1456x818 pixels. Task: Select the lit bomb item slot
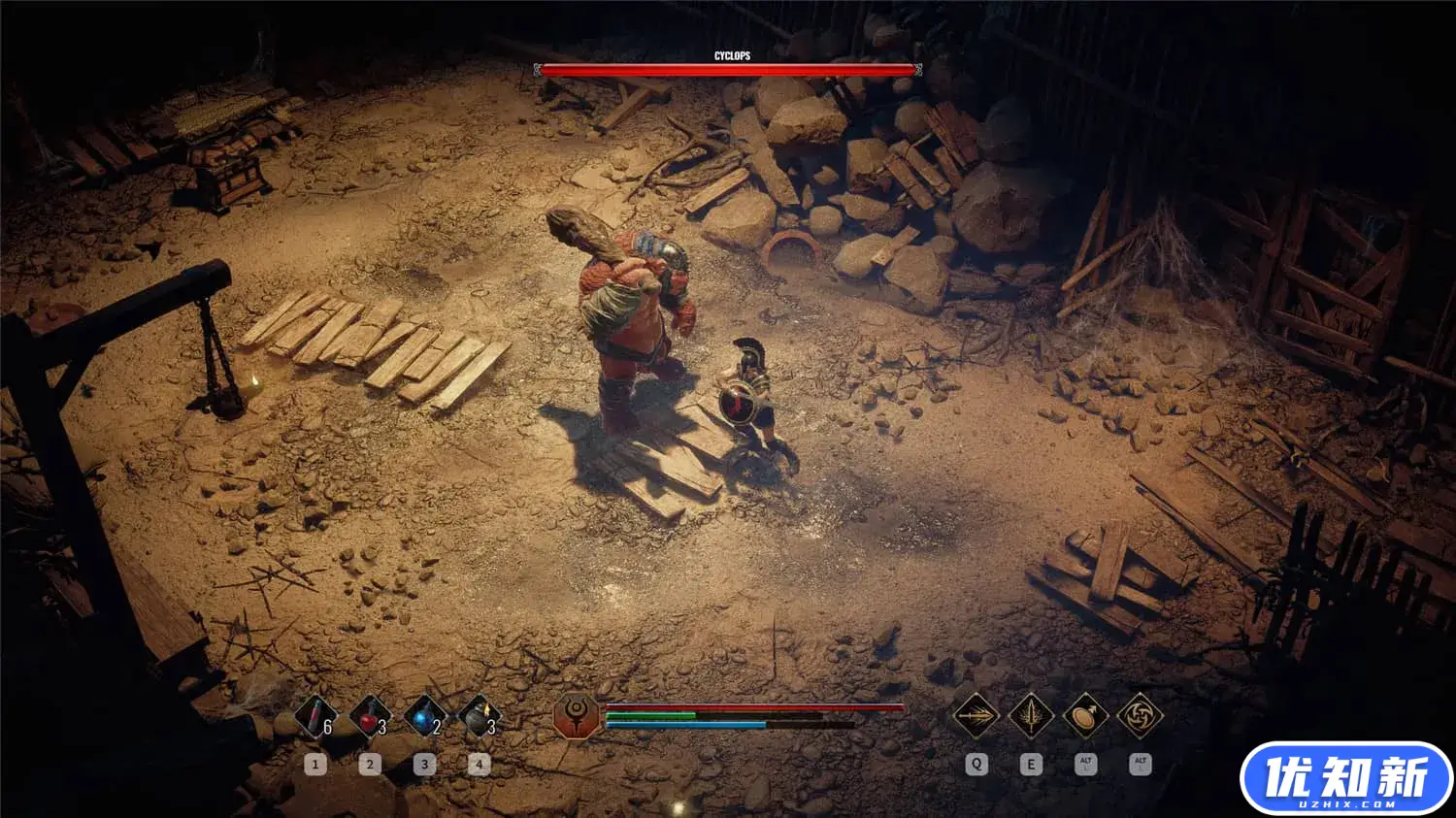point(478,718)
